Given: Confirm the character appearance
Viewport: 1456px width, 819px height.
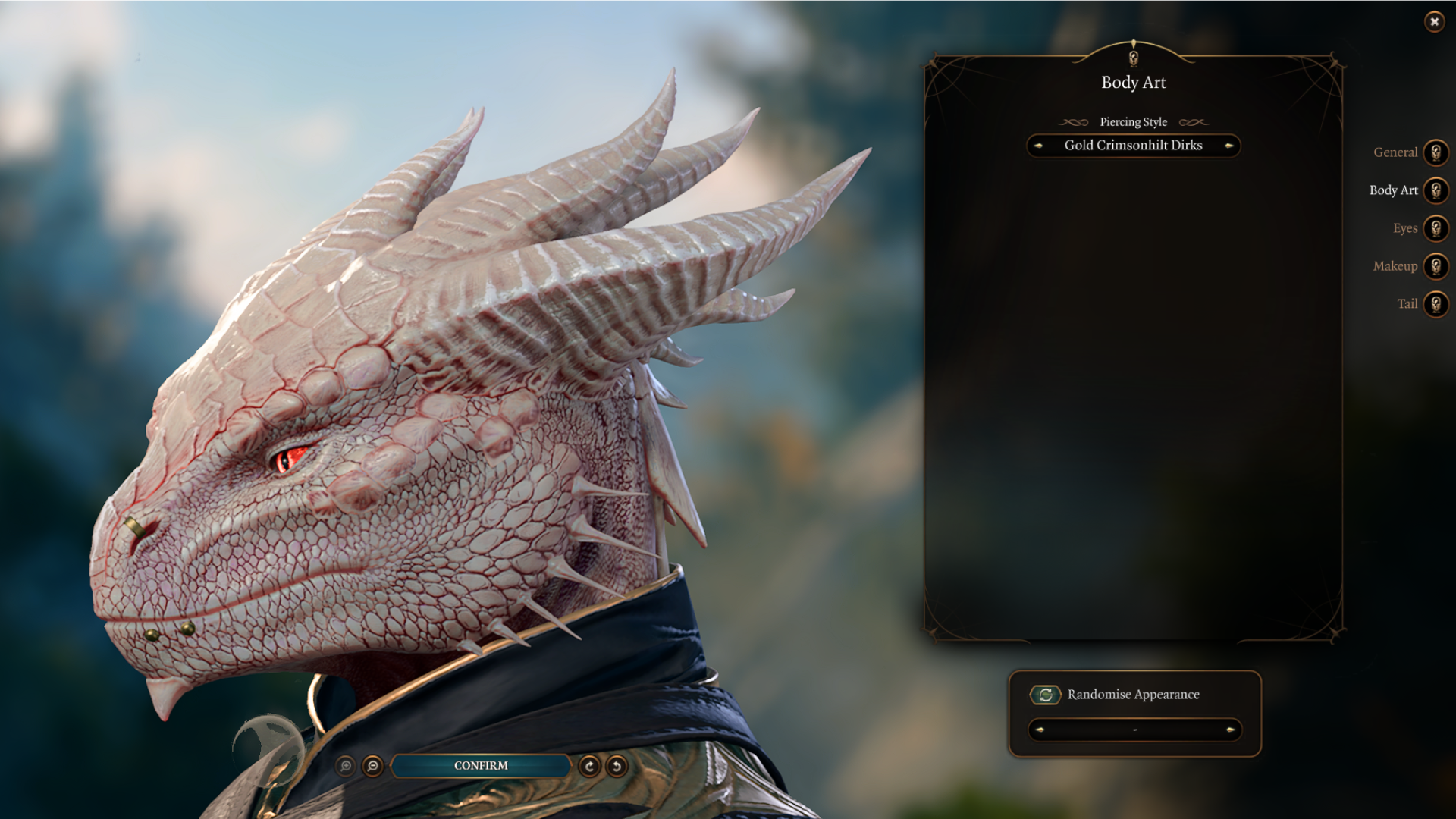Looking at the screenshot, I should (x=481, y=766).
